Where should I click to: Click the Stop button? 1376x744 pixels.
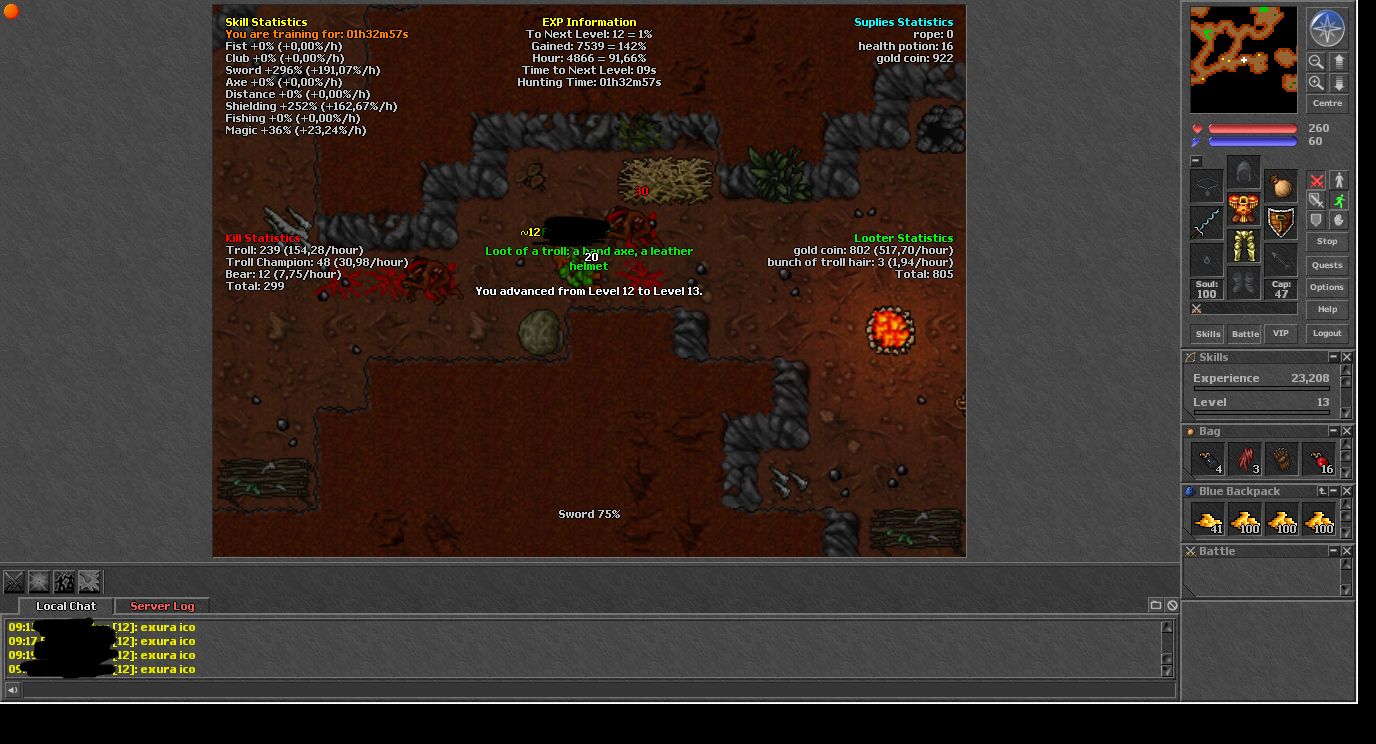[1327, 241]
